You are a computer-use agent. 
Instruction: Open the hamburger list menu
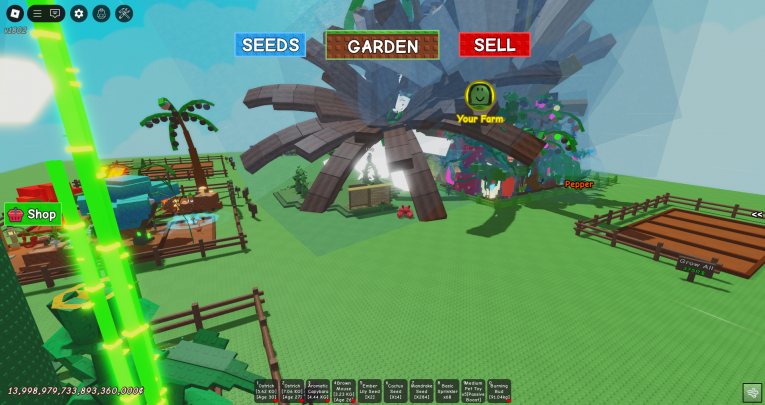pos(37,13)
